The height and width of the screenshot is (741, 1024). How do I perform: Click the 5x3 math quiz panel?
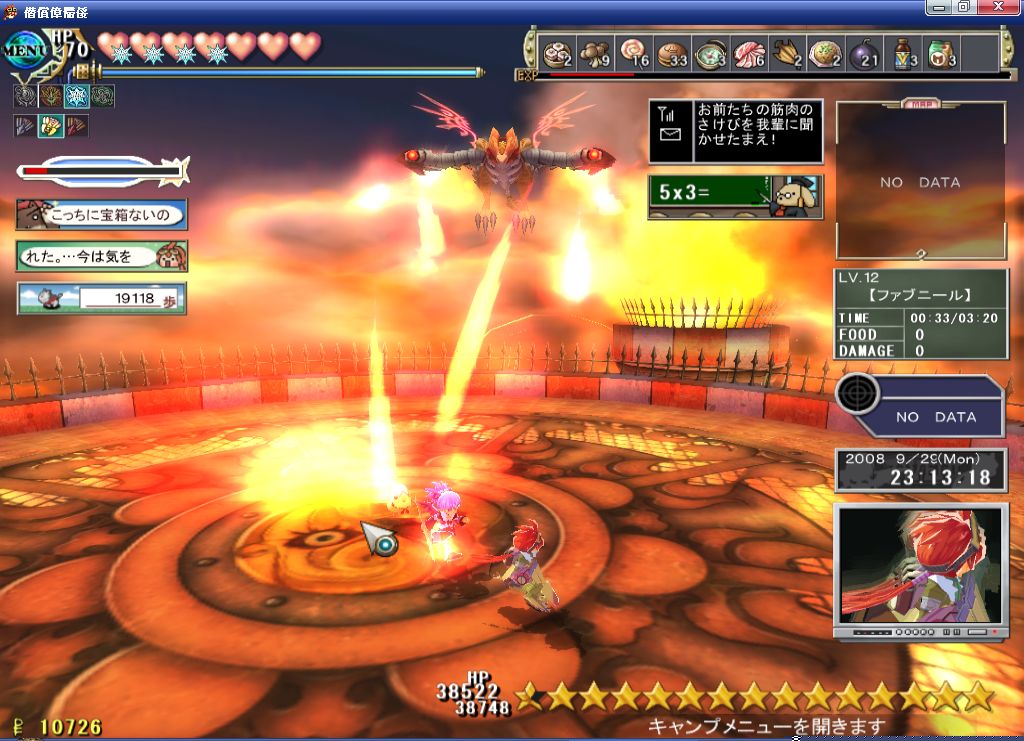point(735,197)
